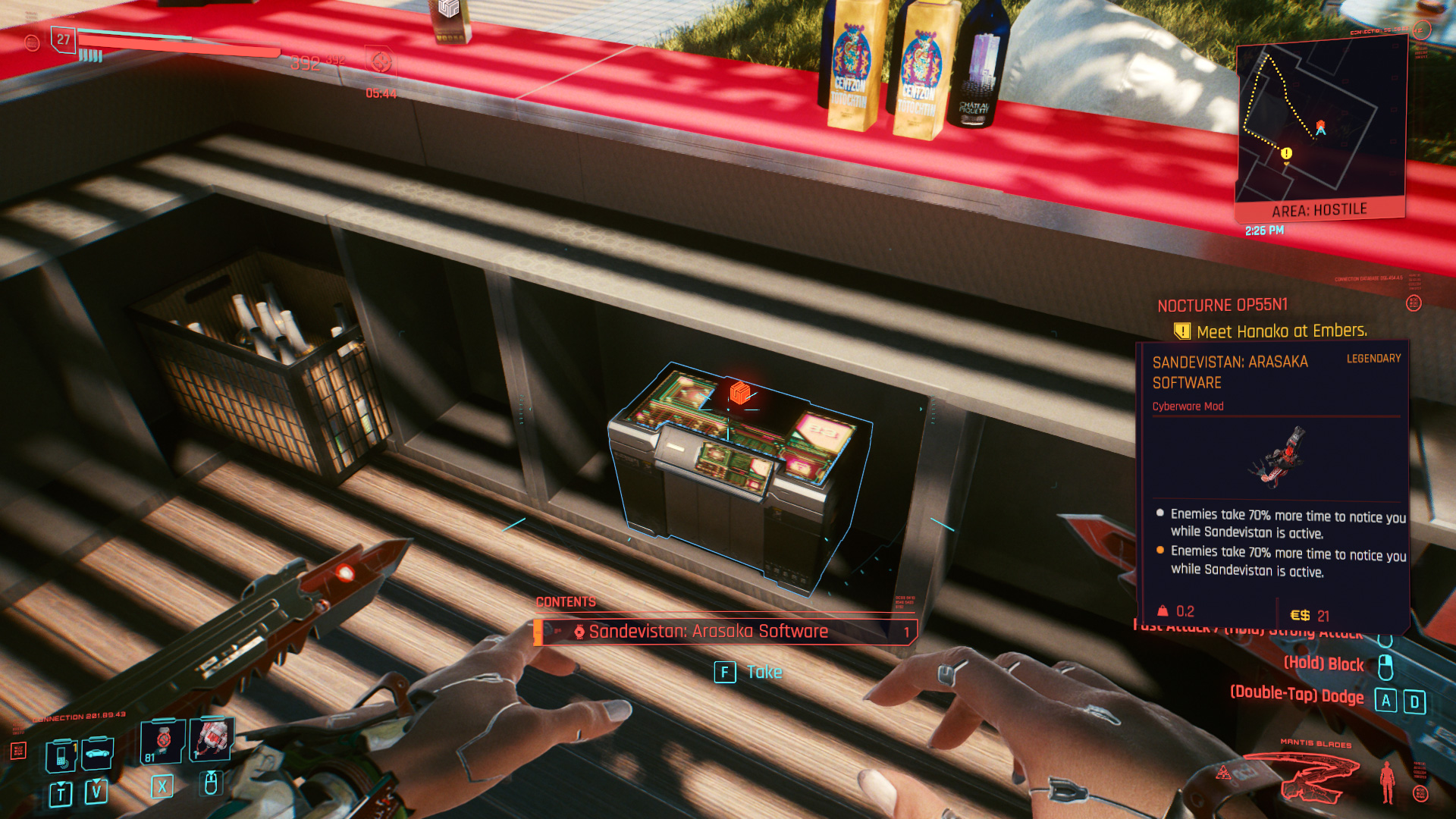
Task: Click the CONTENTS header above the loot list
Action: [565, 601]
